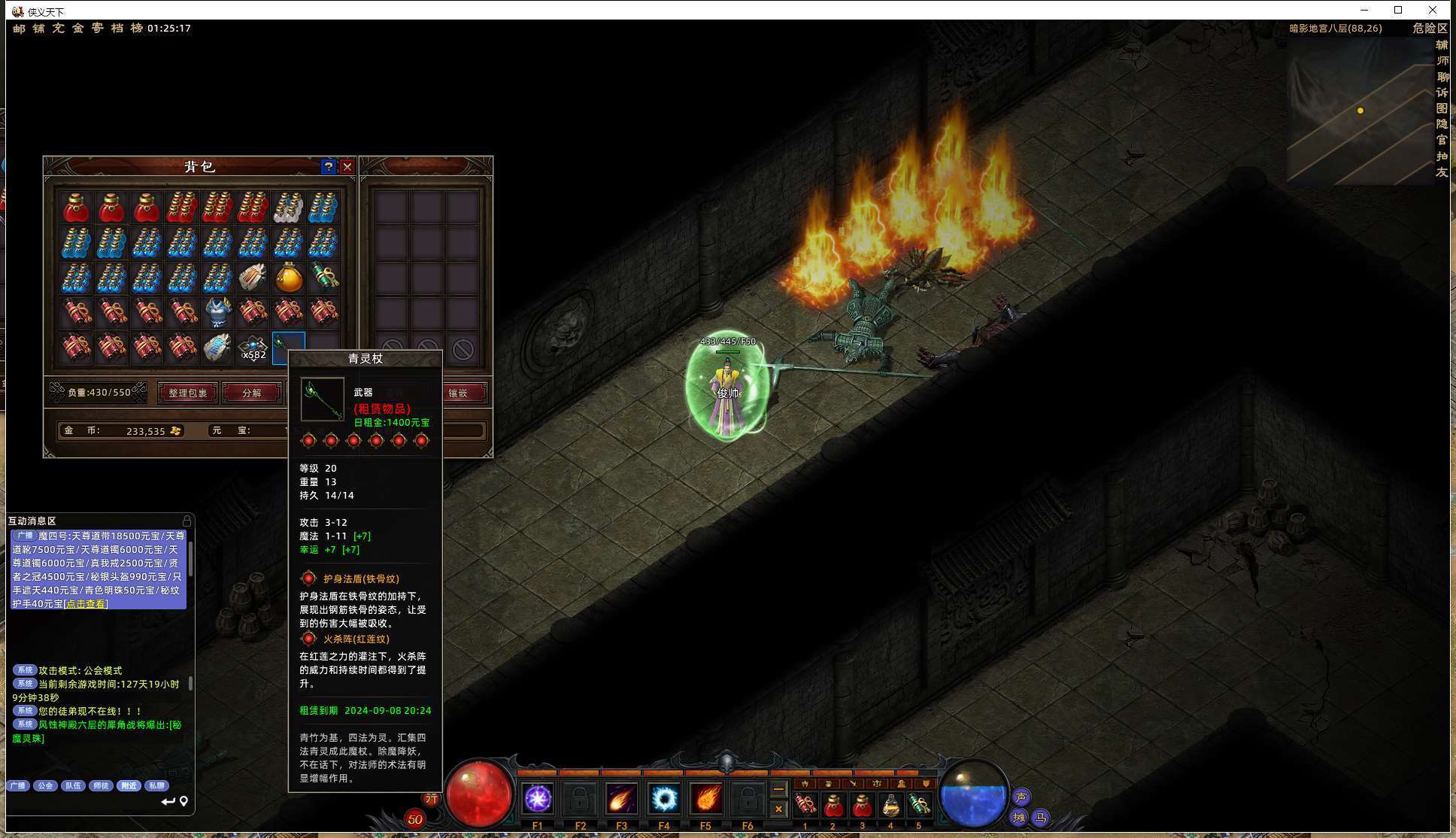Open the 点击查看 link in broadcast message

pos(86,604)
